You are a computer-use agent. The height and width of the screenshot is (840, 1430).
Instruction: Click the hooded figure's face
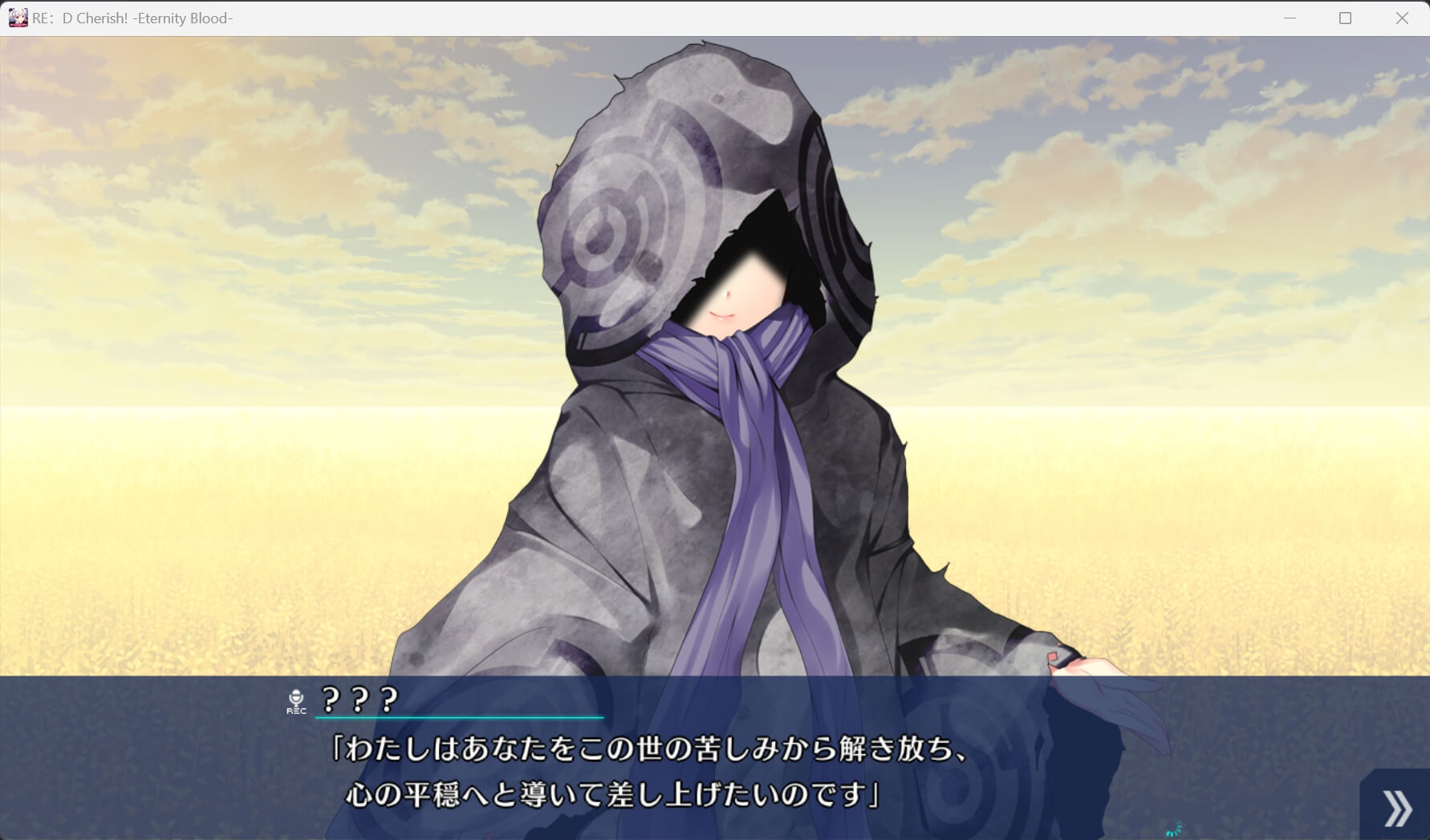coord(730,297)
